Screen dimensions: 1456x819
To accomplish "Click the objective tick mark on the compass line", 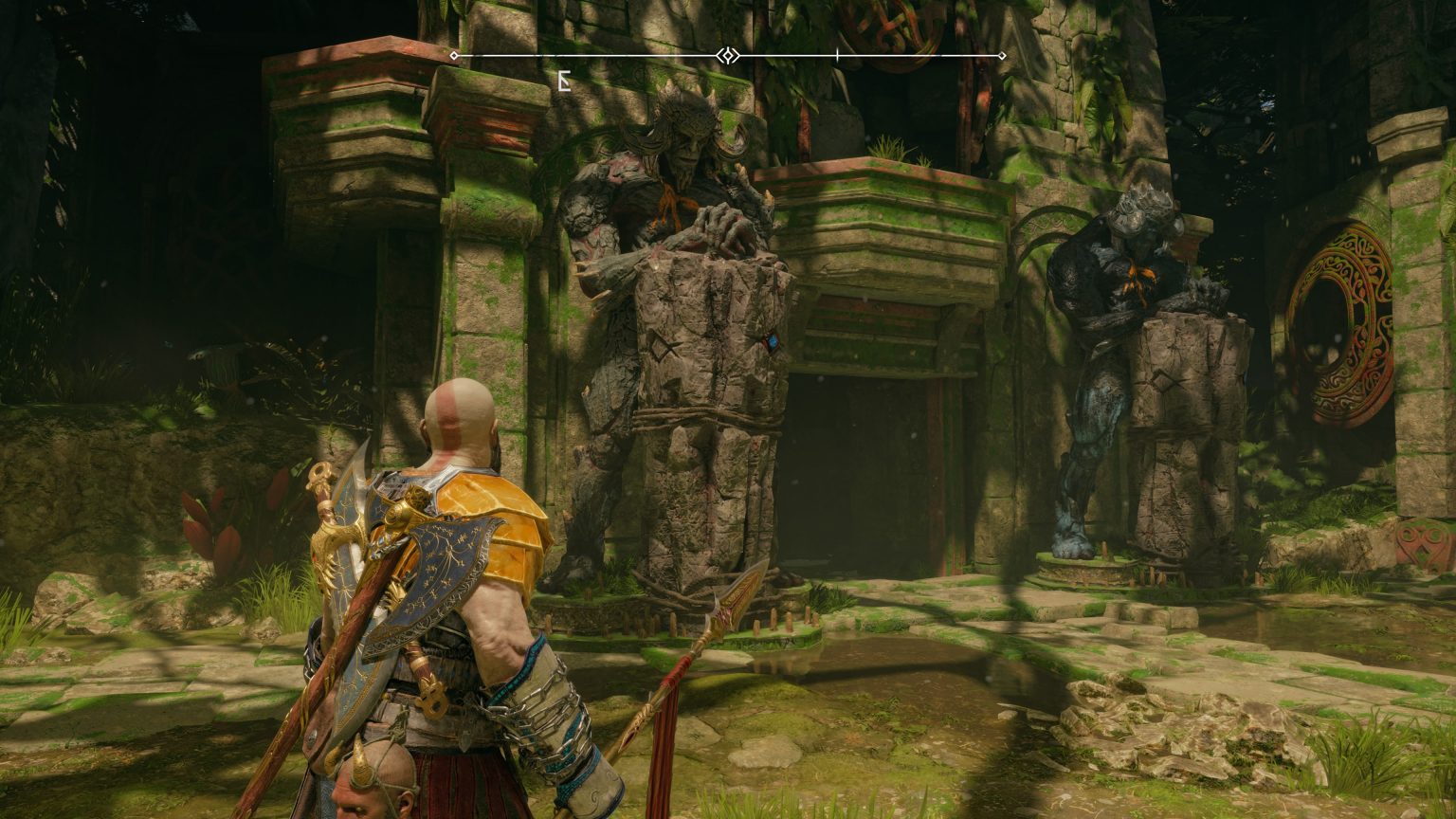I will click(837, 56).
